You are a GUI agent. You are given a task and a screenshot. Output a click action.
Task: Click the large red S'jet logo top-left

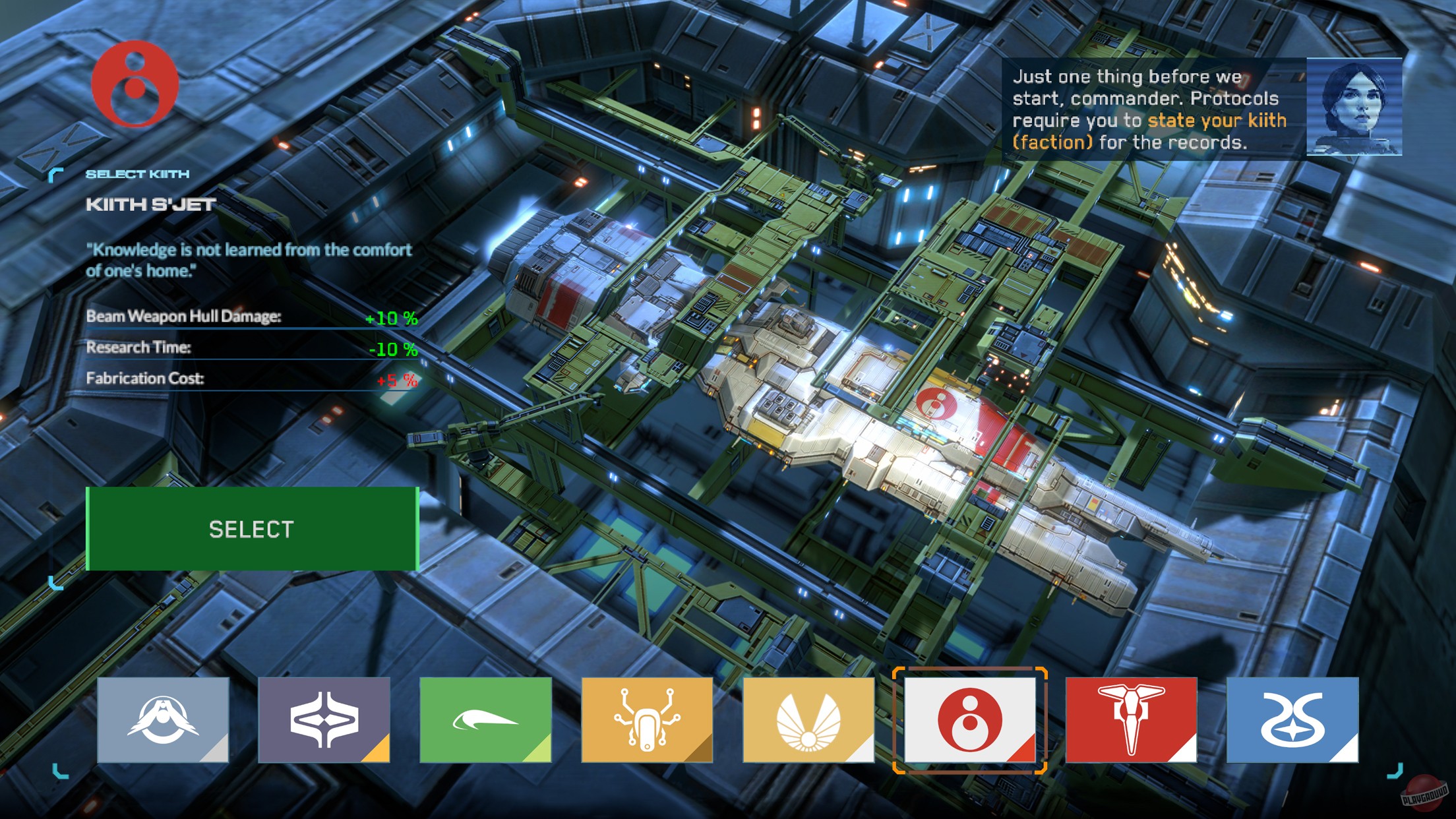click(x=135, y=86)
